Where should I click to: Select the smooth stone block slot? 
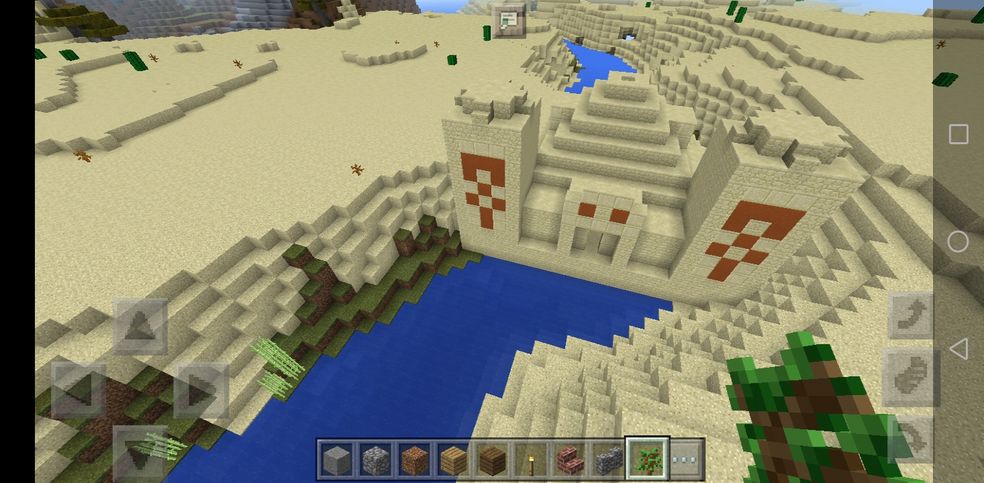(336, 459)
